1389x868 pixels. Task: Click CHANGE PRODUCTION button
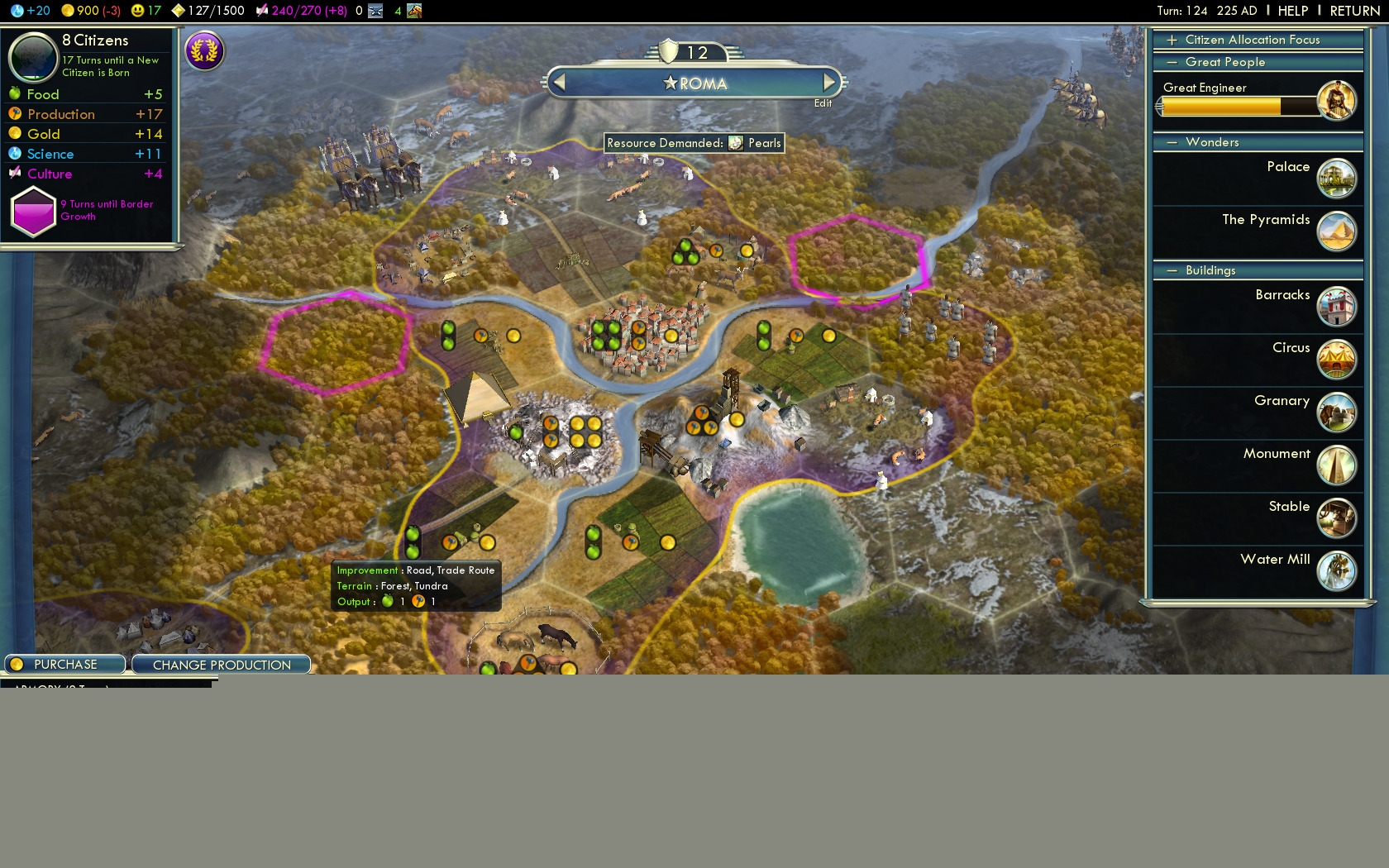pos(221,665)
